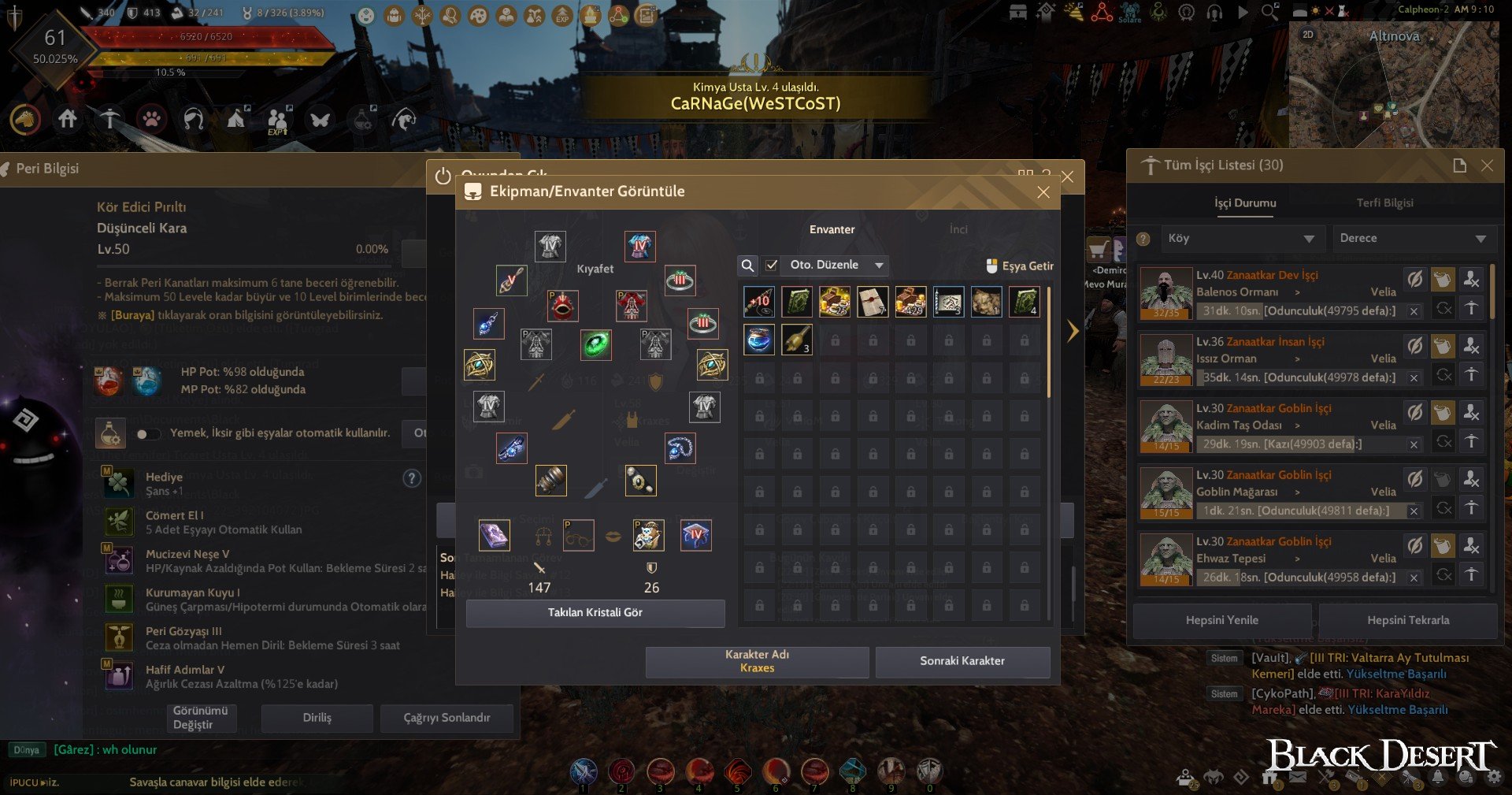This screenshot has height=795, width=1512.
Task: Click the Takılan Kristali Gör button
Action: (595, 613)
